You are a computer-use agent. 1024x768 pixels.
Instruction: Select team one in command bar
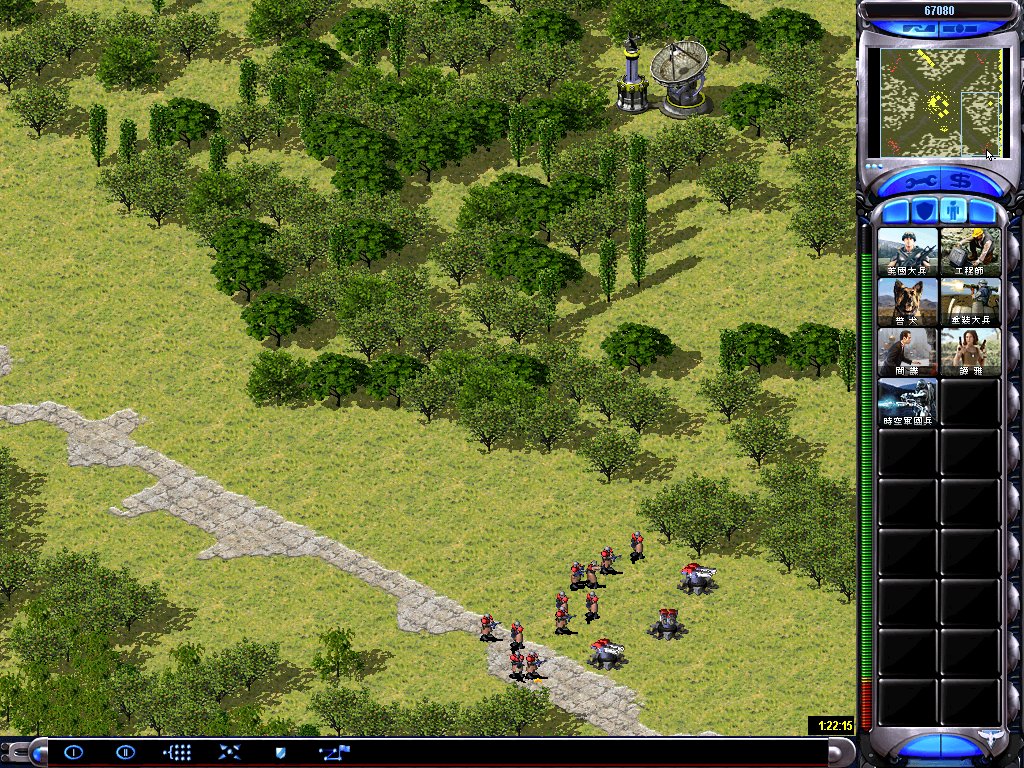[74, 752]
